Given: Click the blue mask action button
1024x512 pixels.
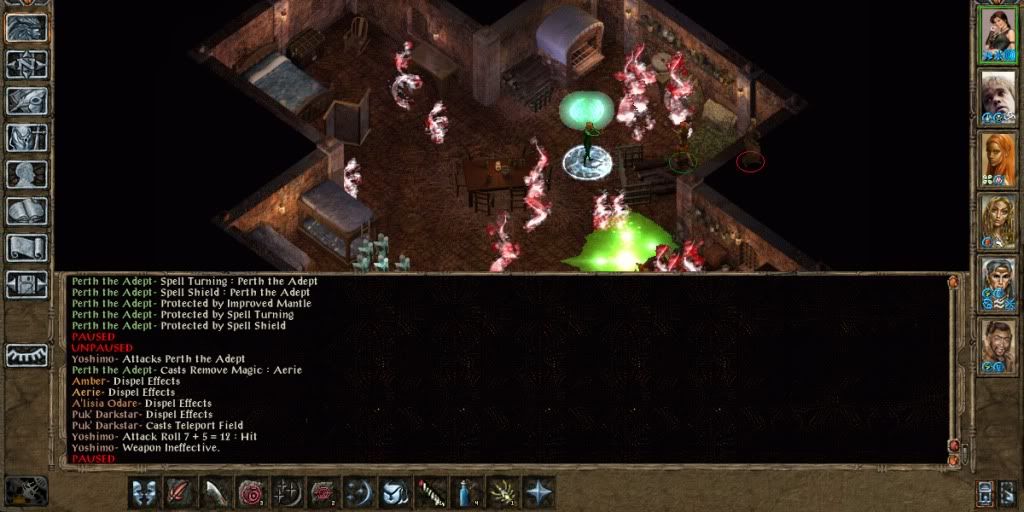Looking at the screenshot, I should 143,492.
